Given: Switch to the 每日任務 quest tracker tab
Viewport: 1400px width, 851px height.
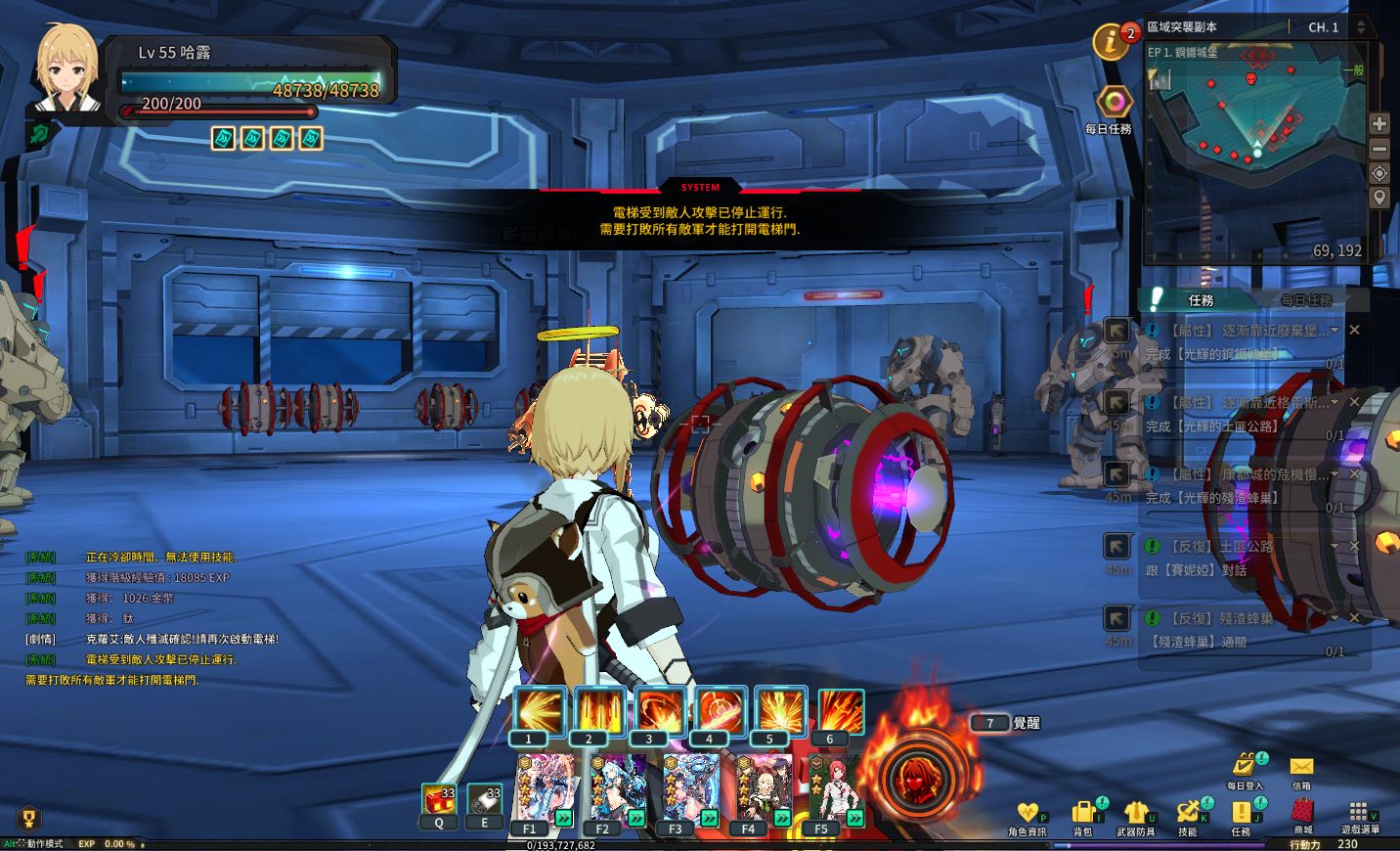Looking at the screenshot, I should coord(1306,300).
